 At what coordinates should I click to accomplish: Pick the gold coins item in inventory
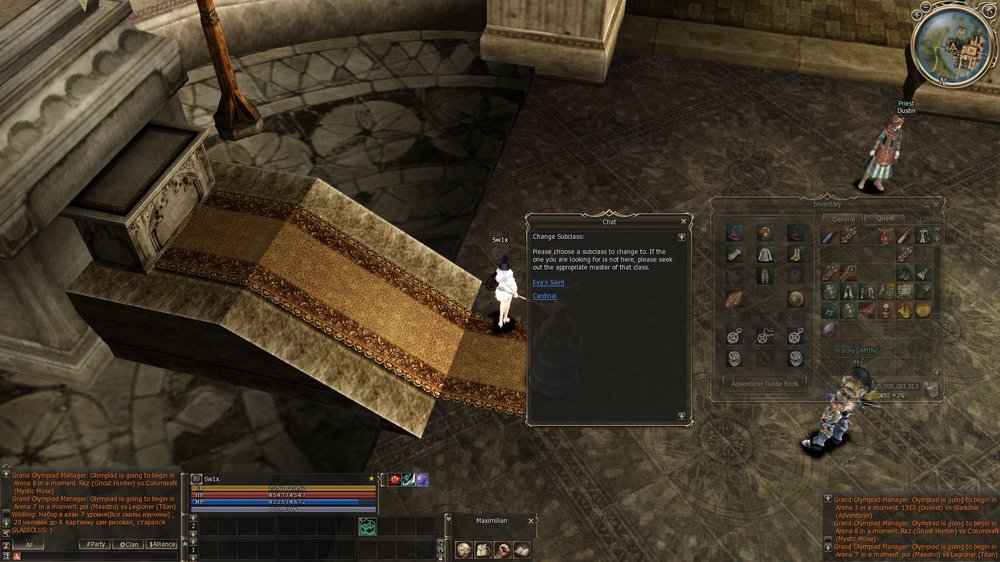[904, 311]
